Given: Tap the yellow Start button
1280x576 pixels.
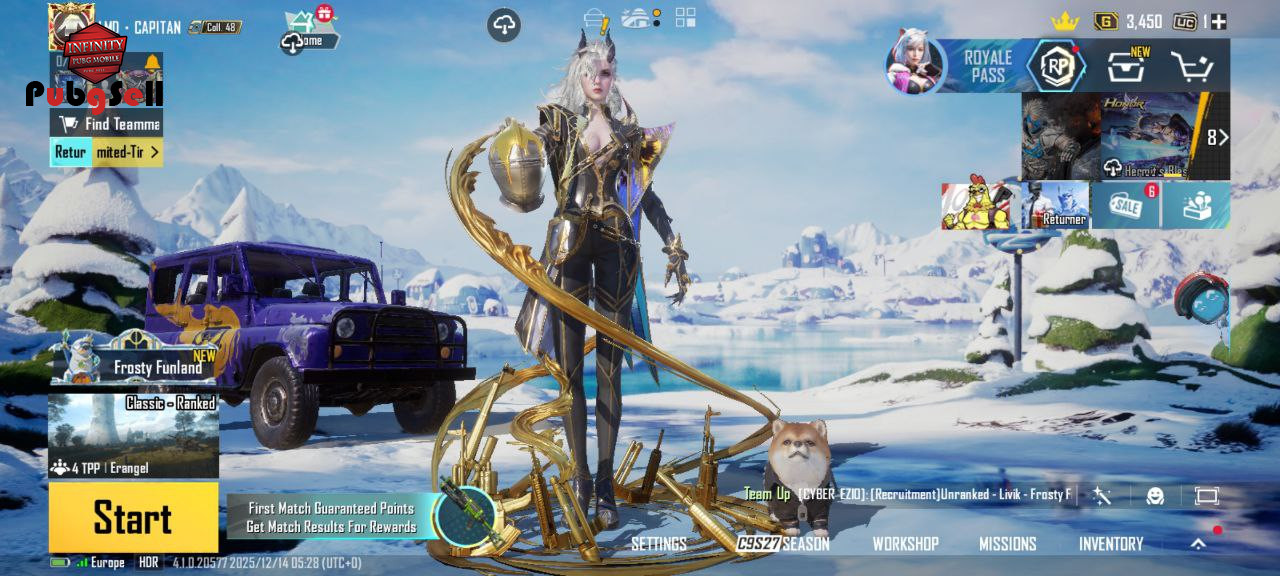Looking at the screenshot, I should pyautogui.click(x=133, y=518).
